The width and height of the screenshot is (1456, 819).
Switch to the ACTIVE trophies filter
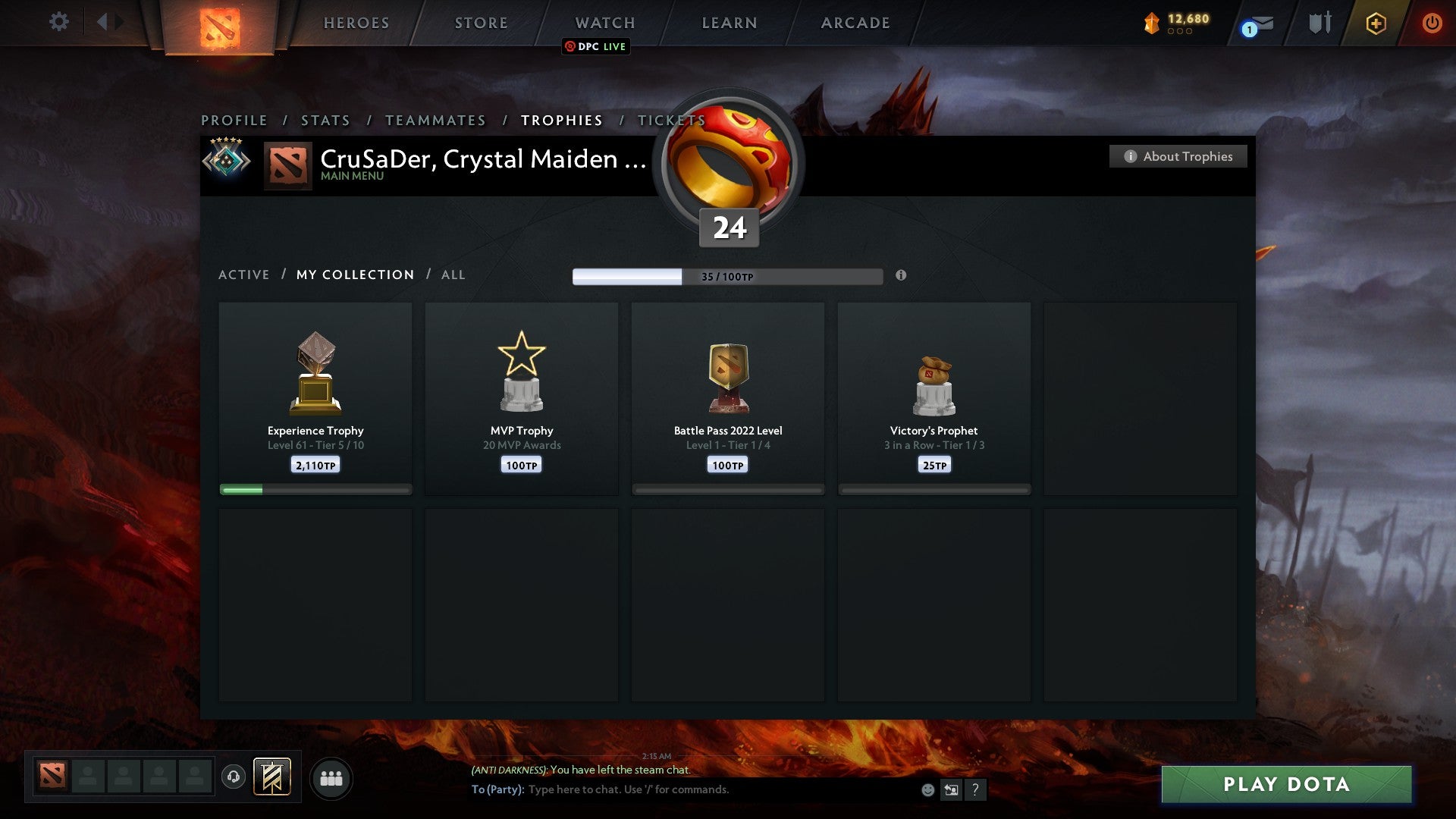pyautogui.click(x=244, y=275)
